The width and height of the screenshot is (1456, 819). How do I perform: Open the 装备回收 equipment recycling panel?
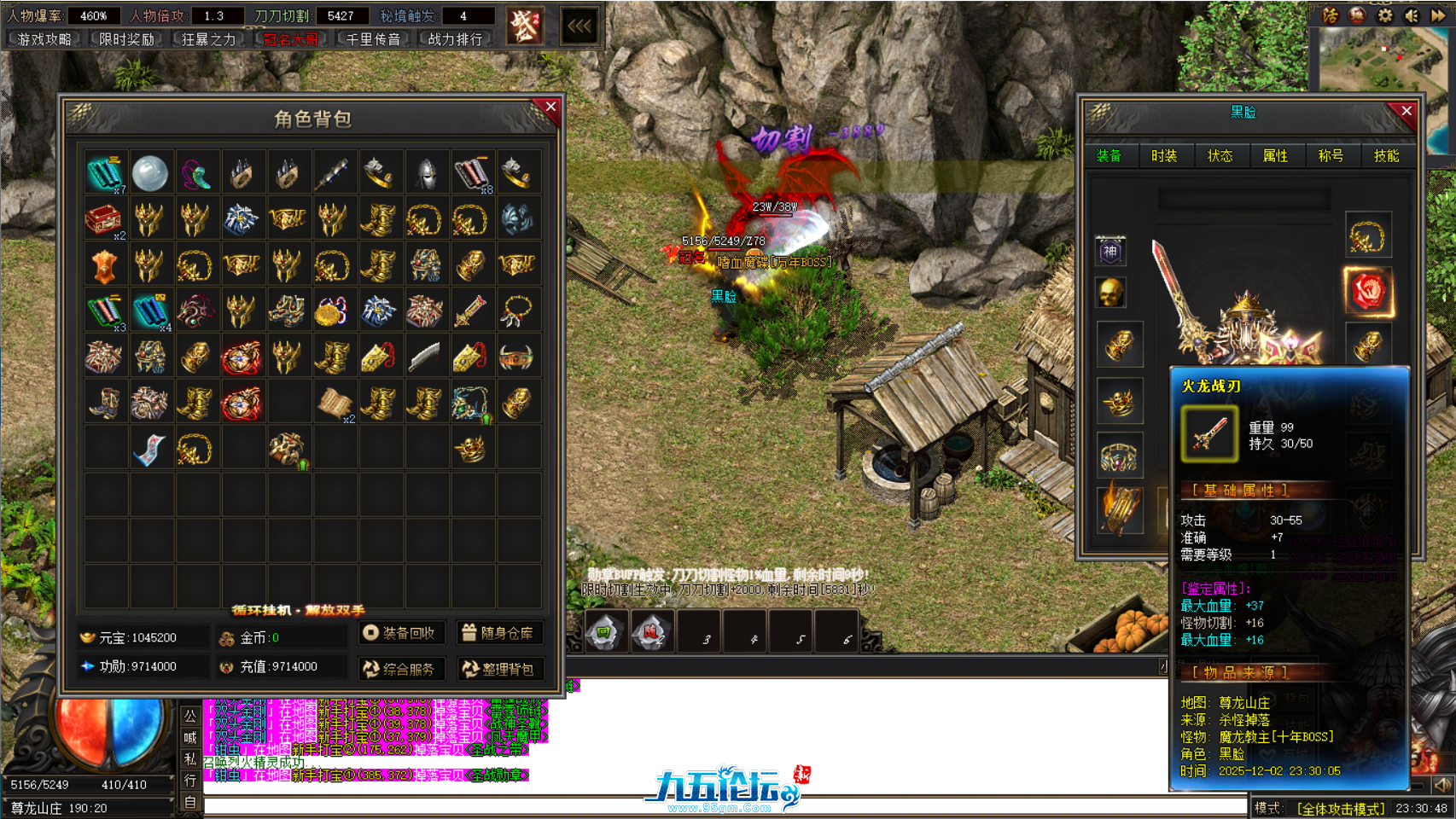tap(401, 632)
